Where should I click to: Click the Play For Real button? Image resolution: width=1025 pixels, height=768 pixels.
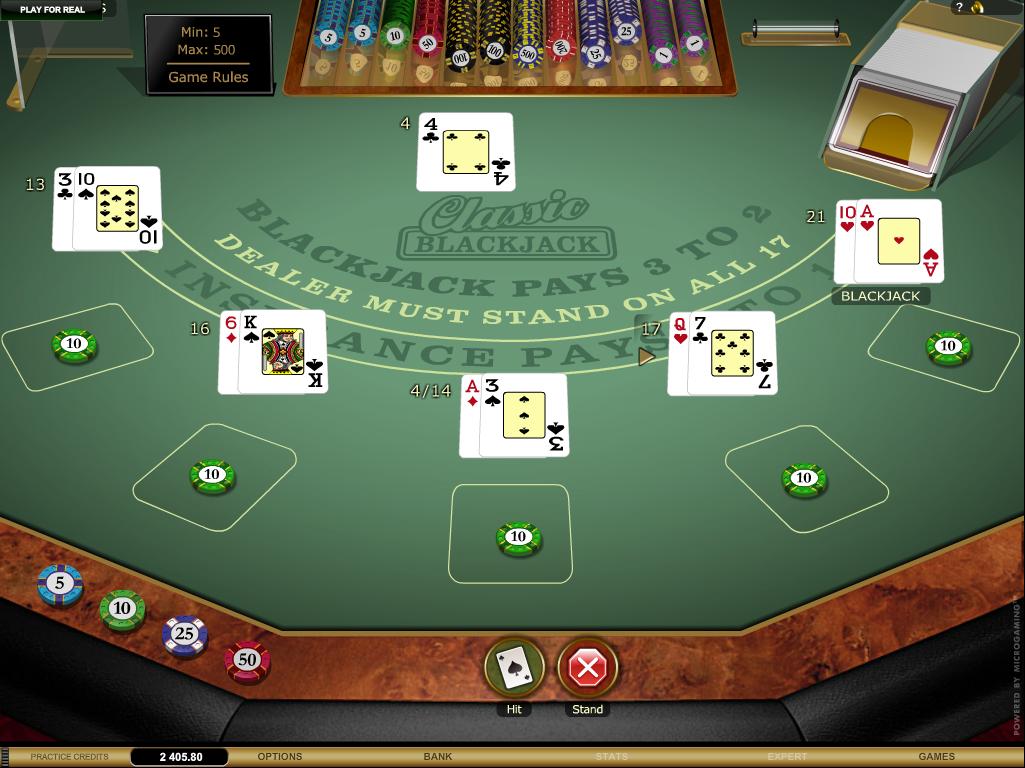point(52,9)
